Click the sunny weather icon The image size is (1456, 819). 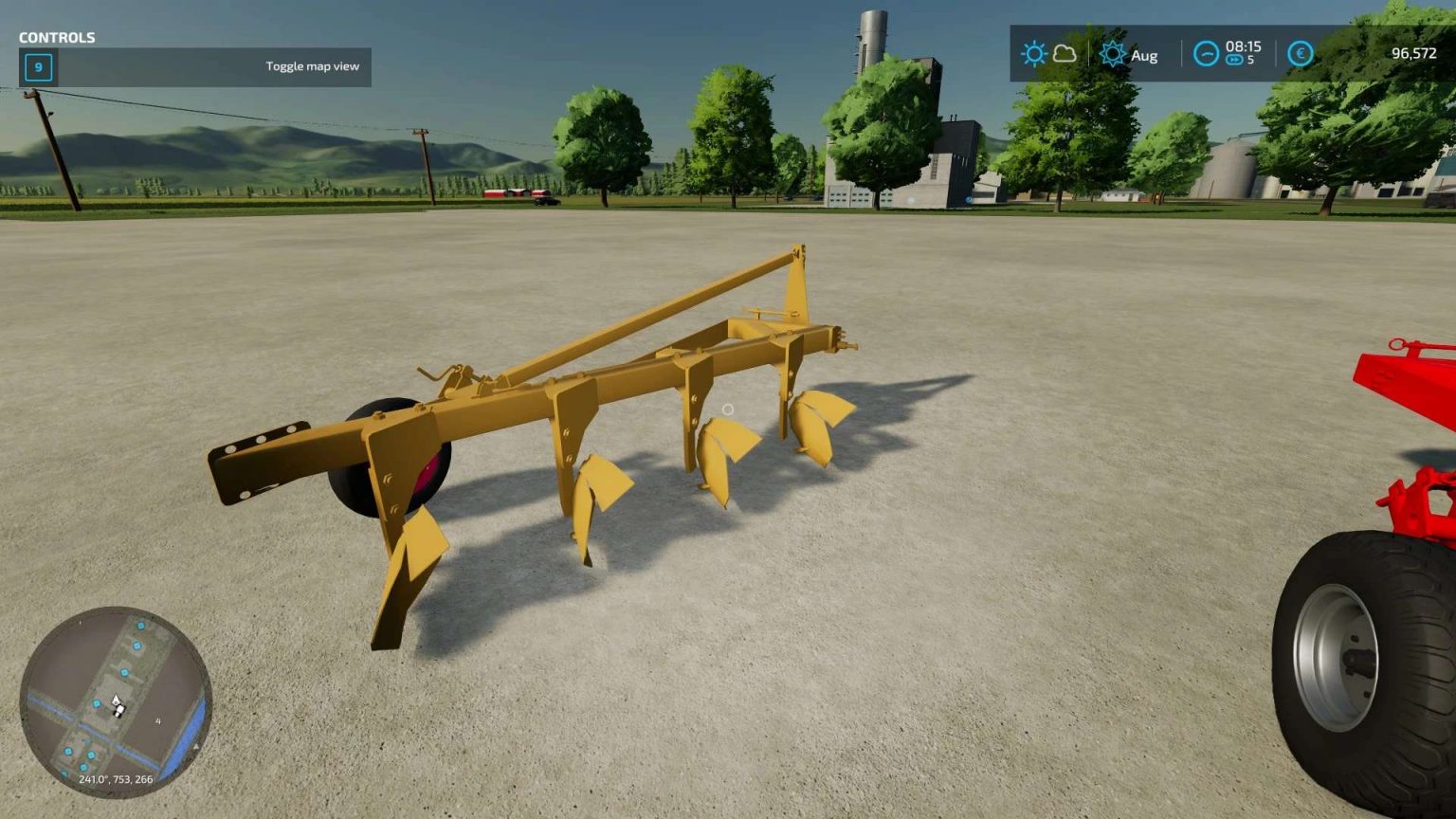tap(1032, 54)
